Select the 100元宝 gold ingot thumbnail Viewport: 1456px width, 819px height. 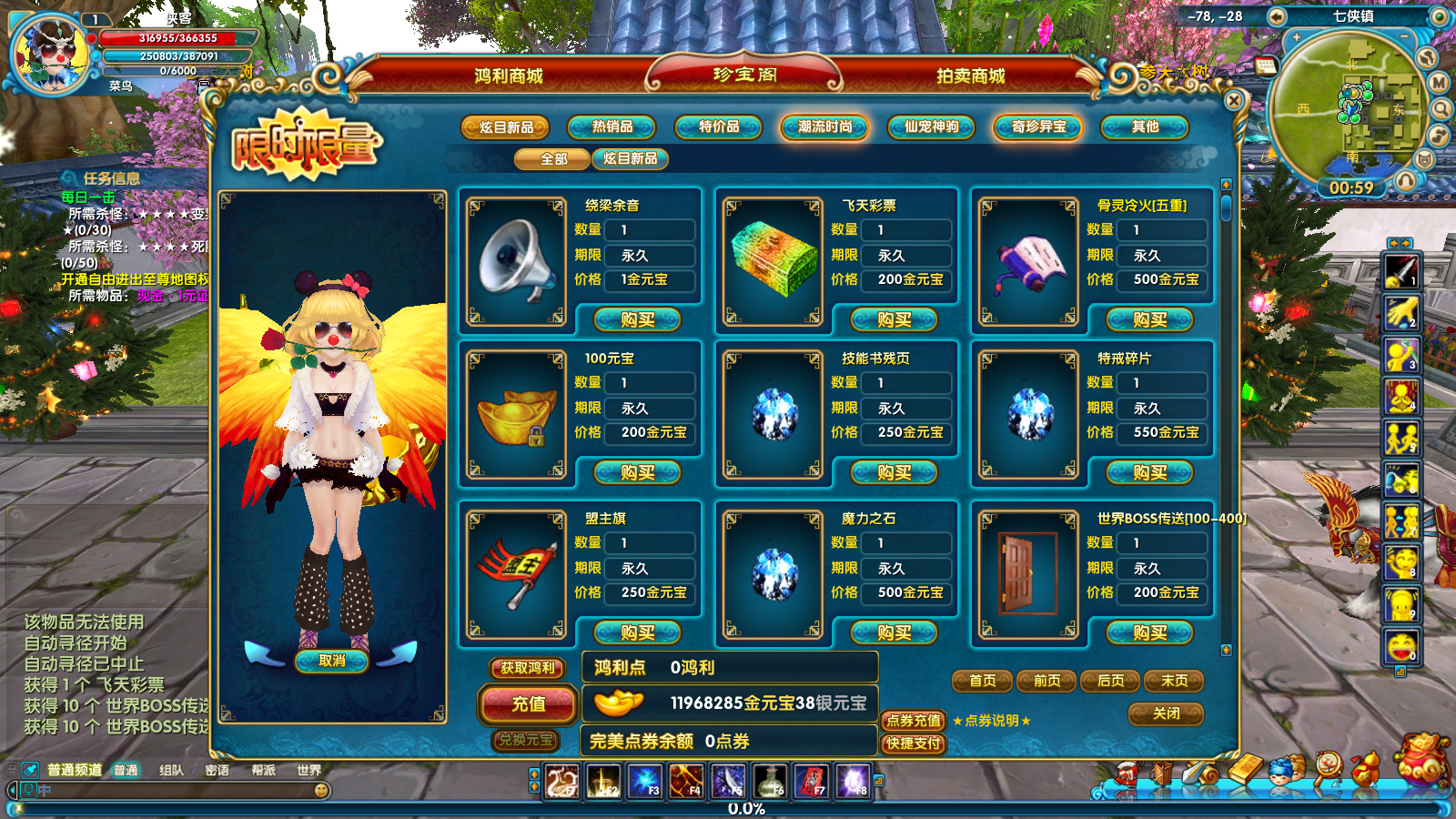pyautogui.click(x=517, y=416)
